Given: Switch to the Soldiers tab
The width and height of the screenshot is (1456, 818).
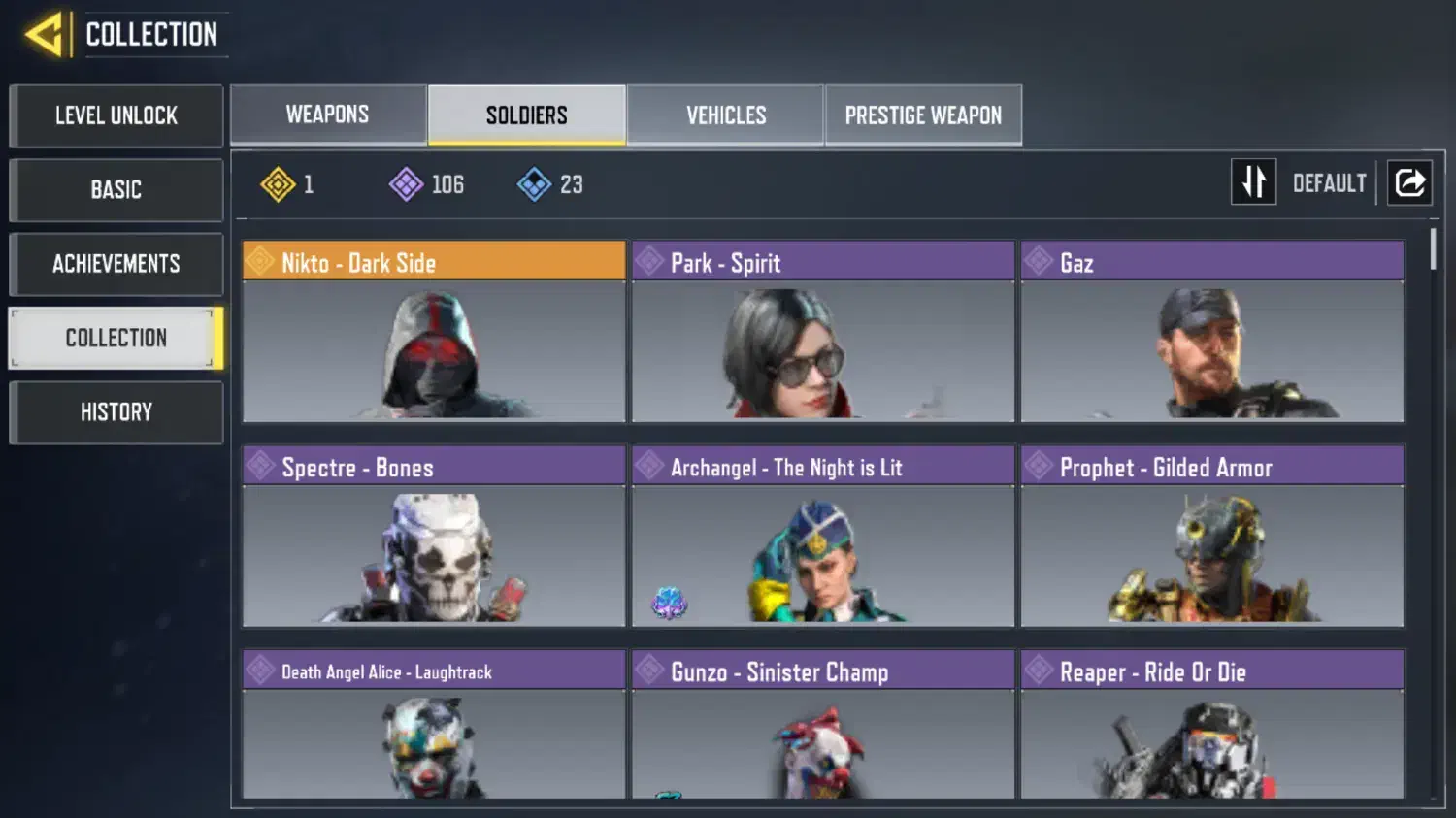Looking at the screenshot, I should 527,115.
